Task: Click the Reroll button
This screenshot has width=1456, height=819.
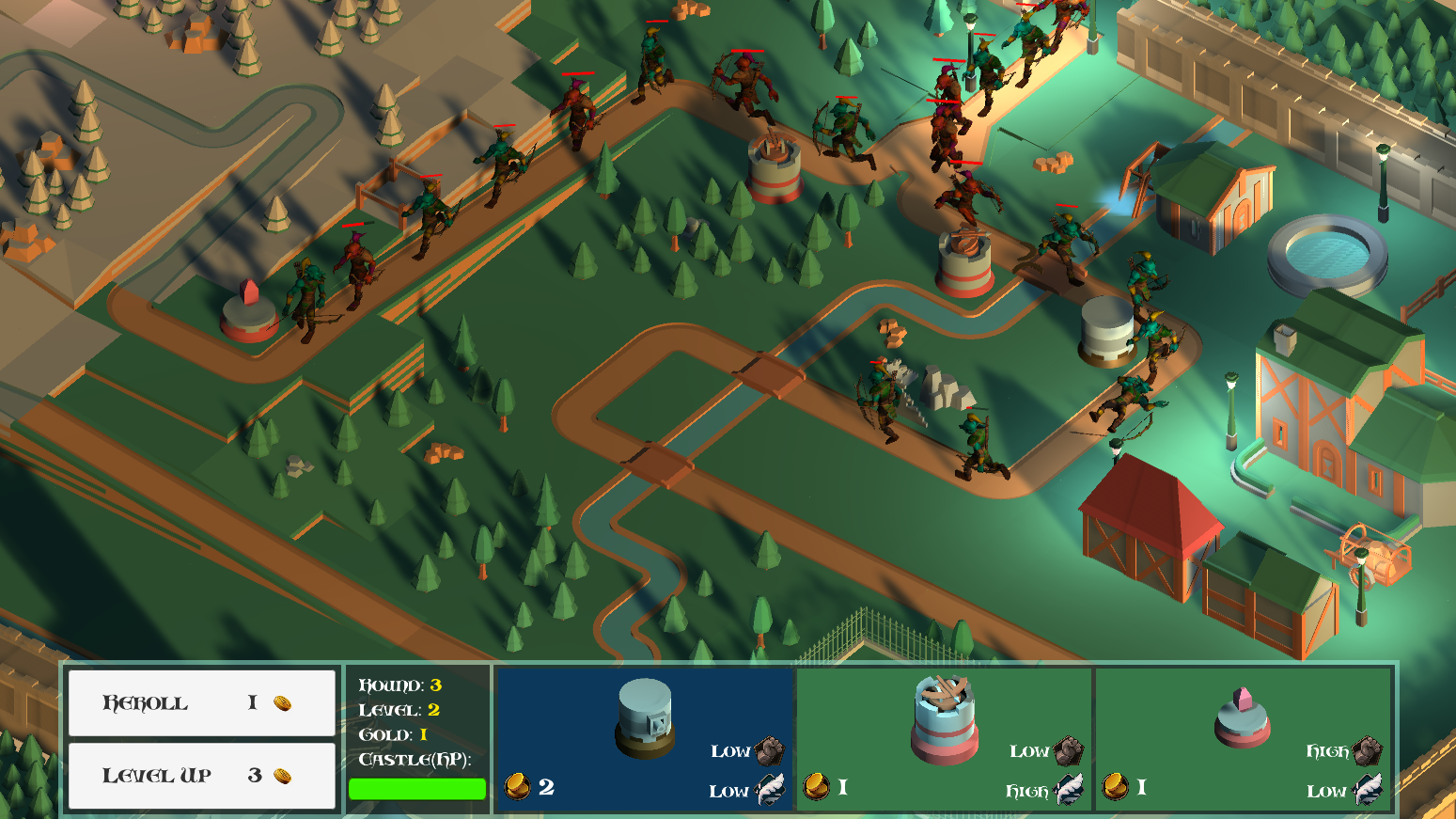Action: pos(201,702)
